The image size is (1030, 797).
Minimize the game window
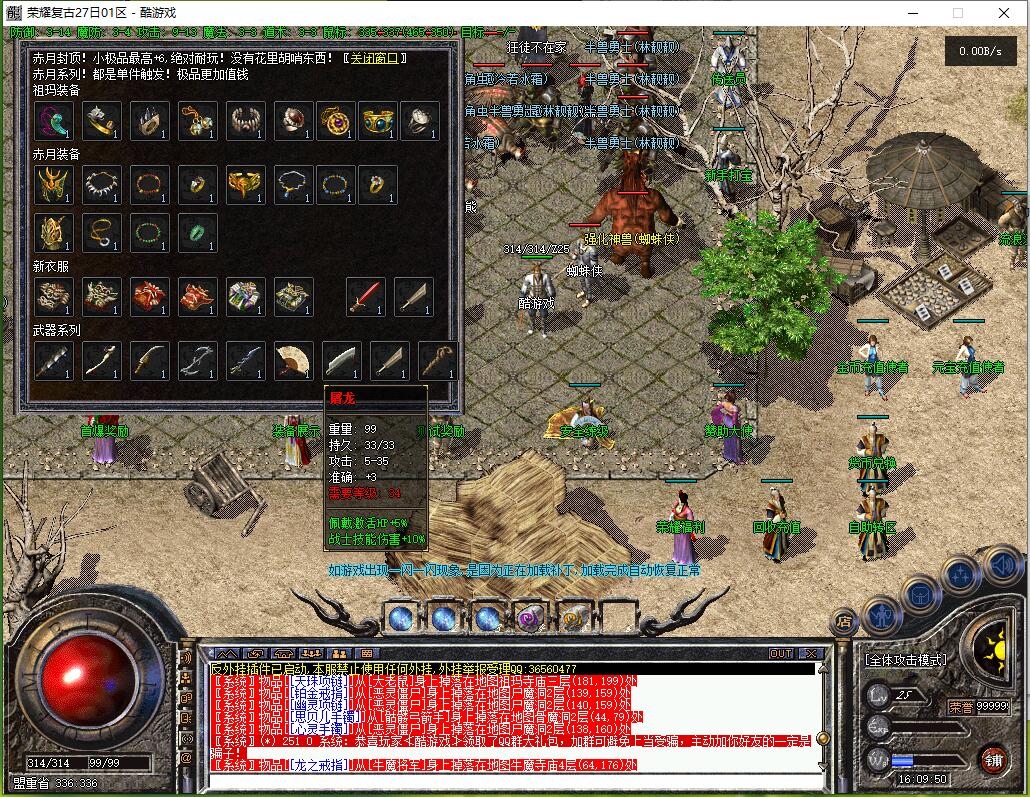pos(911,13)
